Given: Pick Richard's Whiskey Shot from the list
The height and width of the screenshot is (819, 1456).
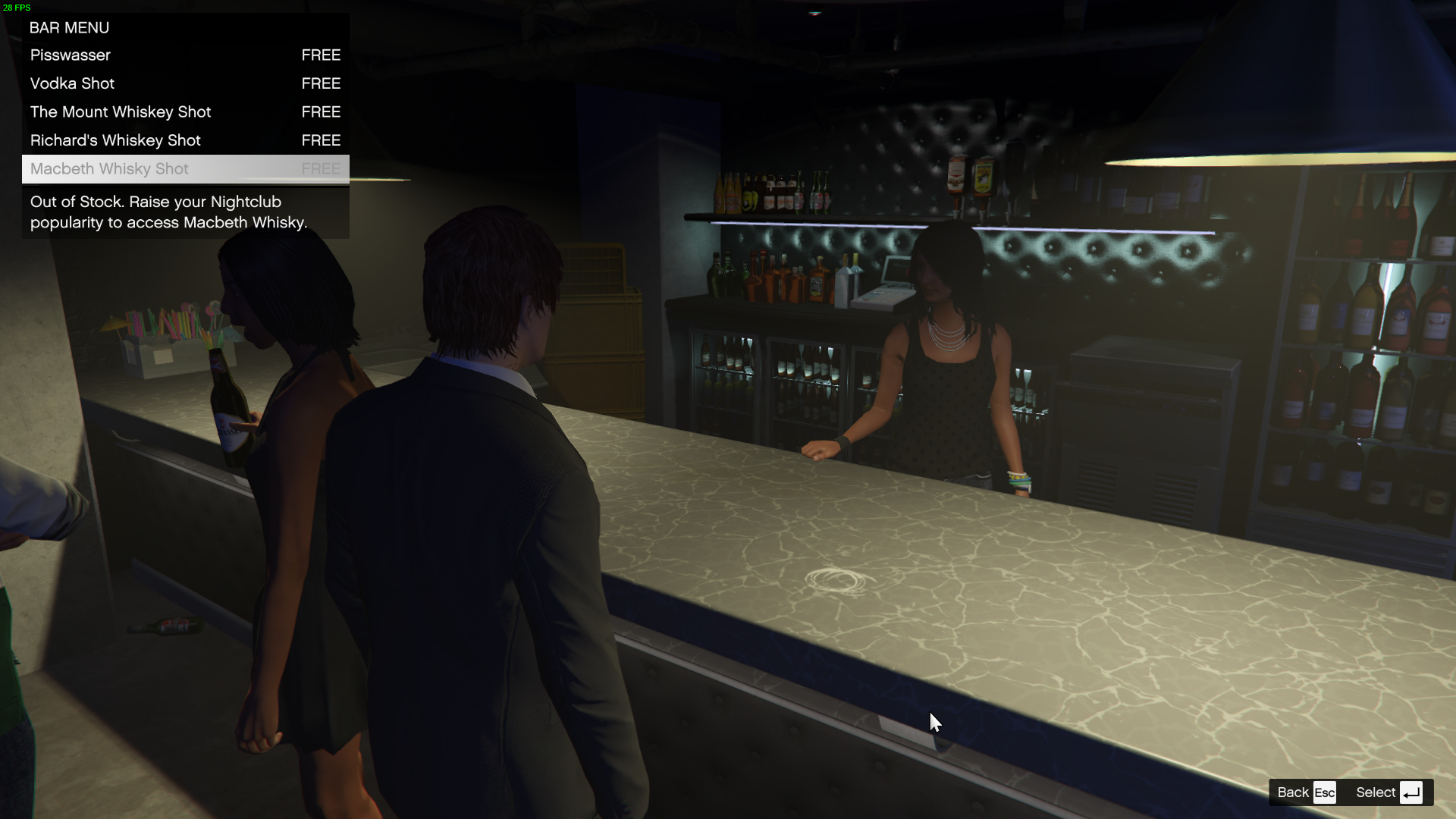Looking at the screenshot, I should (x=185, y=140).
